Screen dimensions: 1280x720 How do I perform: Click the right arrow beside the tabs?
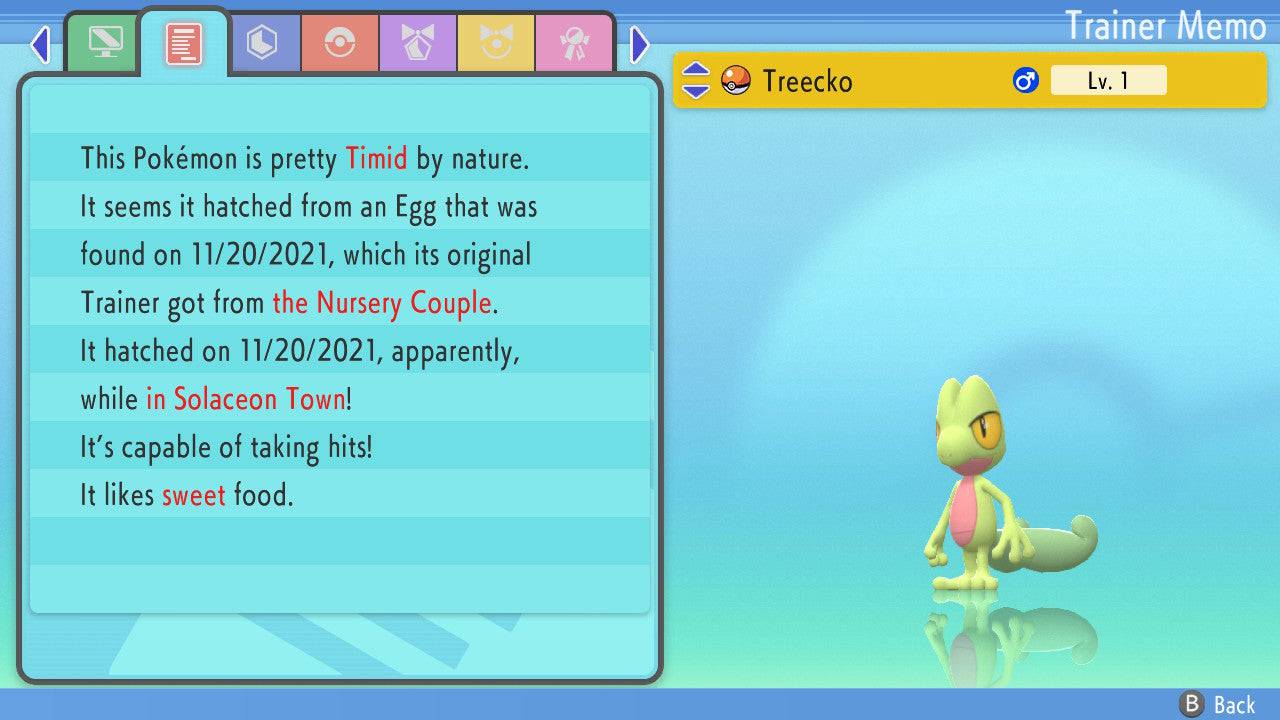pos(640,44)
